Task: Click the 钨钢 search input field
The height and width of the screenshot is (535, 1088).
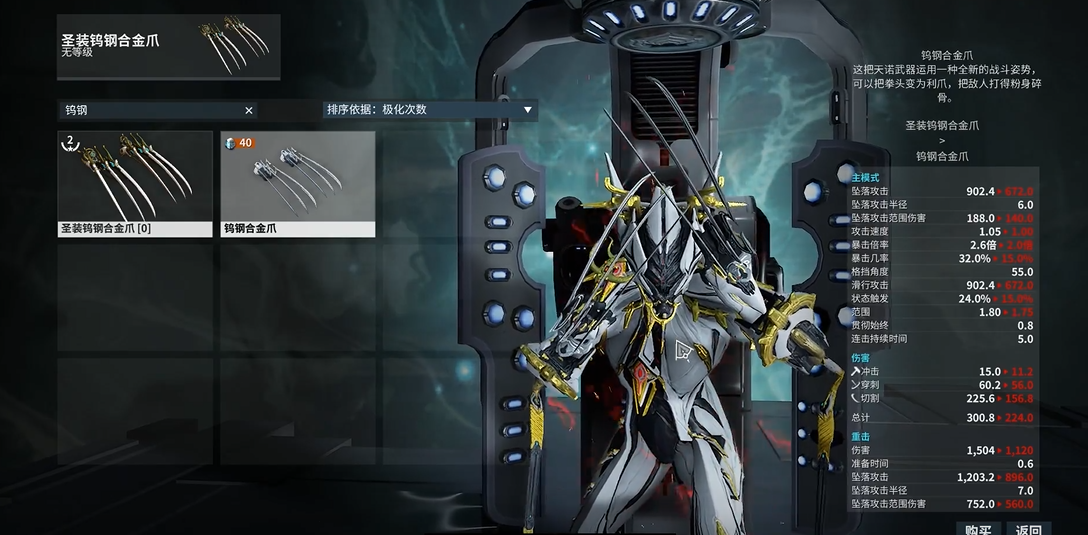Action: coord(150,110)
